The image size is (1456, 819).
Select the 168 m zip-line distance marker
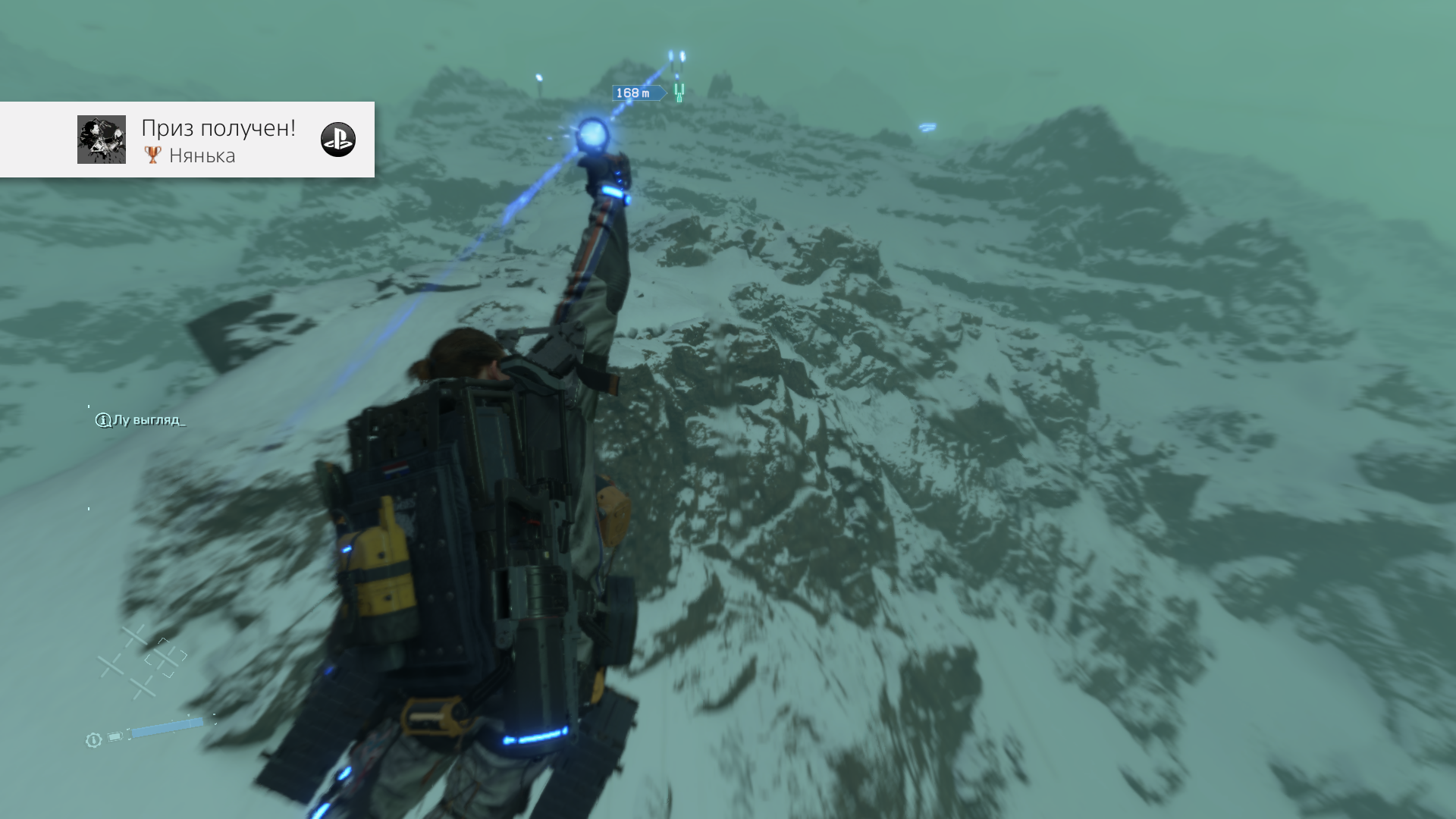[634, 93]
